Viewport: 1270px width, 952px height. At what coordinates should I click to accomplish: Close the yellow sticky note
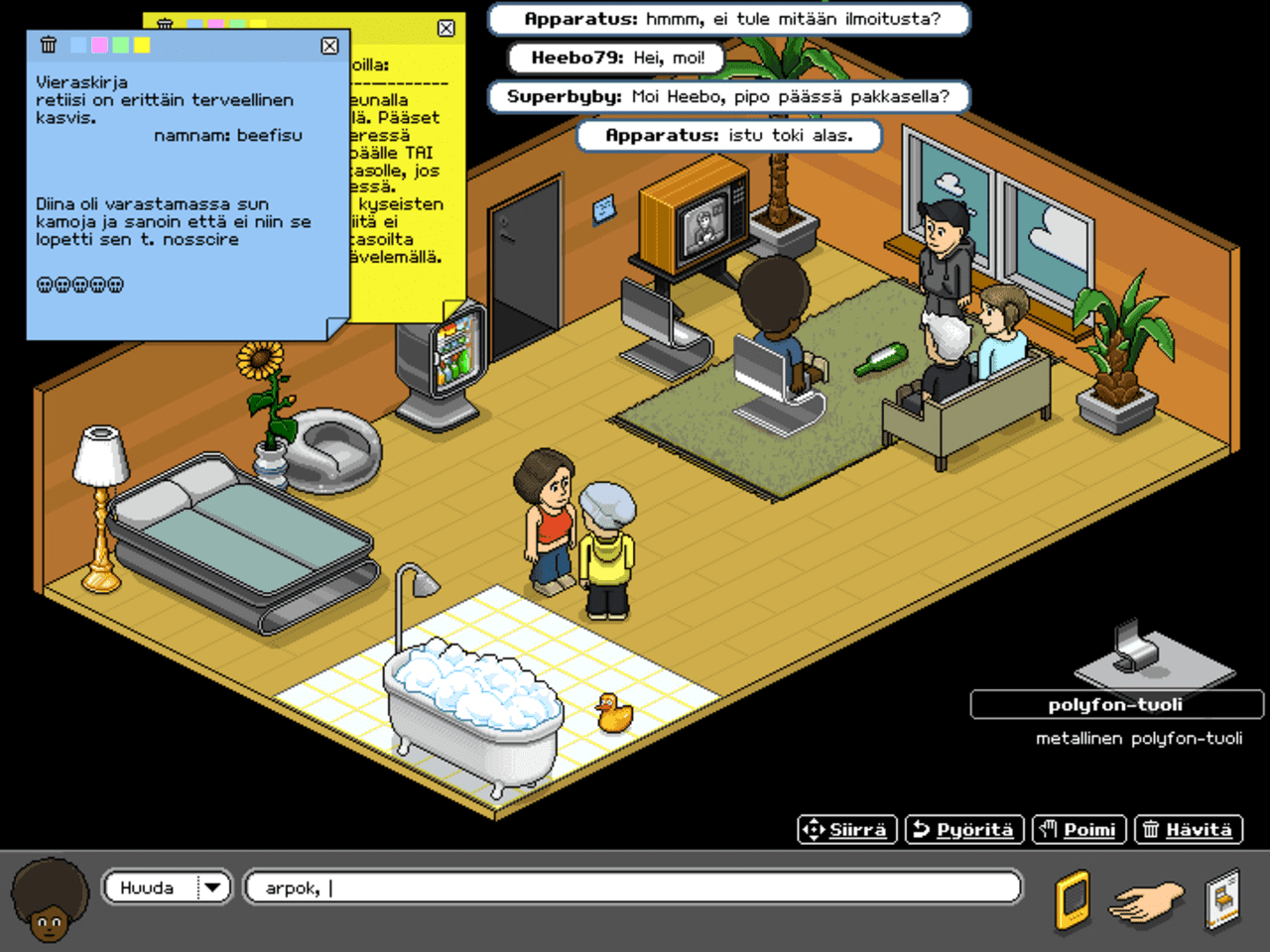(445, 28)
